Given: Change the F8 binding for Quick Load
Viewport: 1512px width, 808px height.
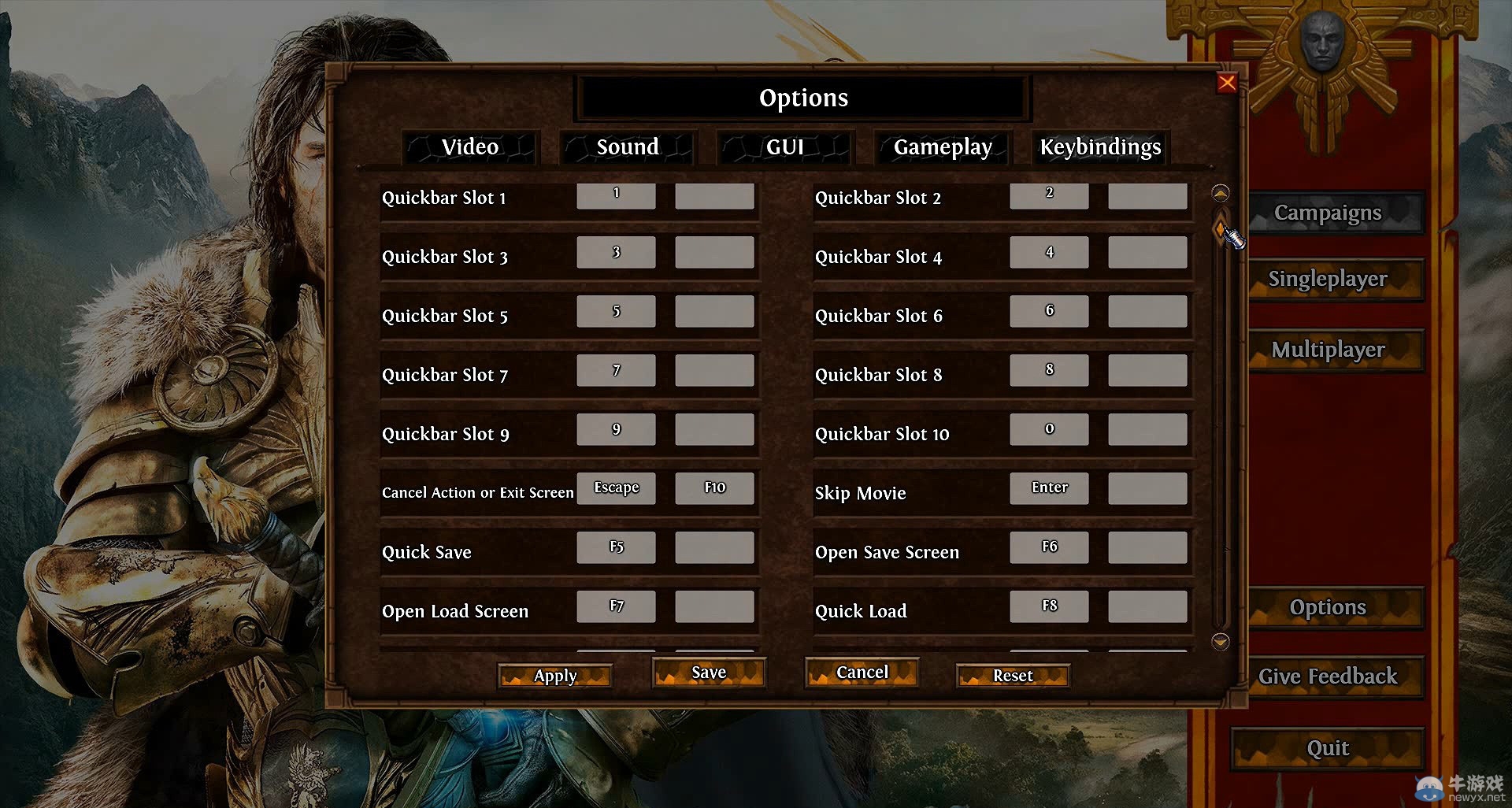Looking at the screenshot, I should 1049,606.
